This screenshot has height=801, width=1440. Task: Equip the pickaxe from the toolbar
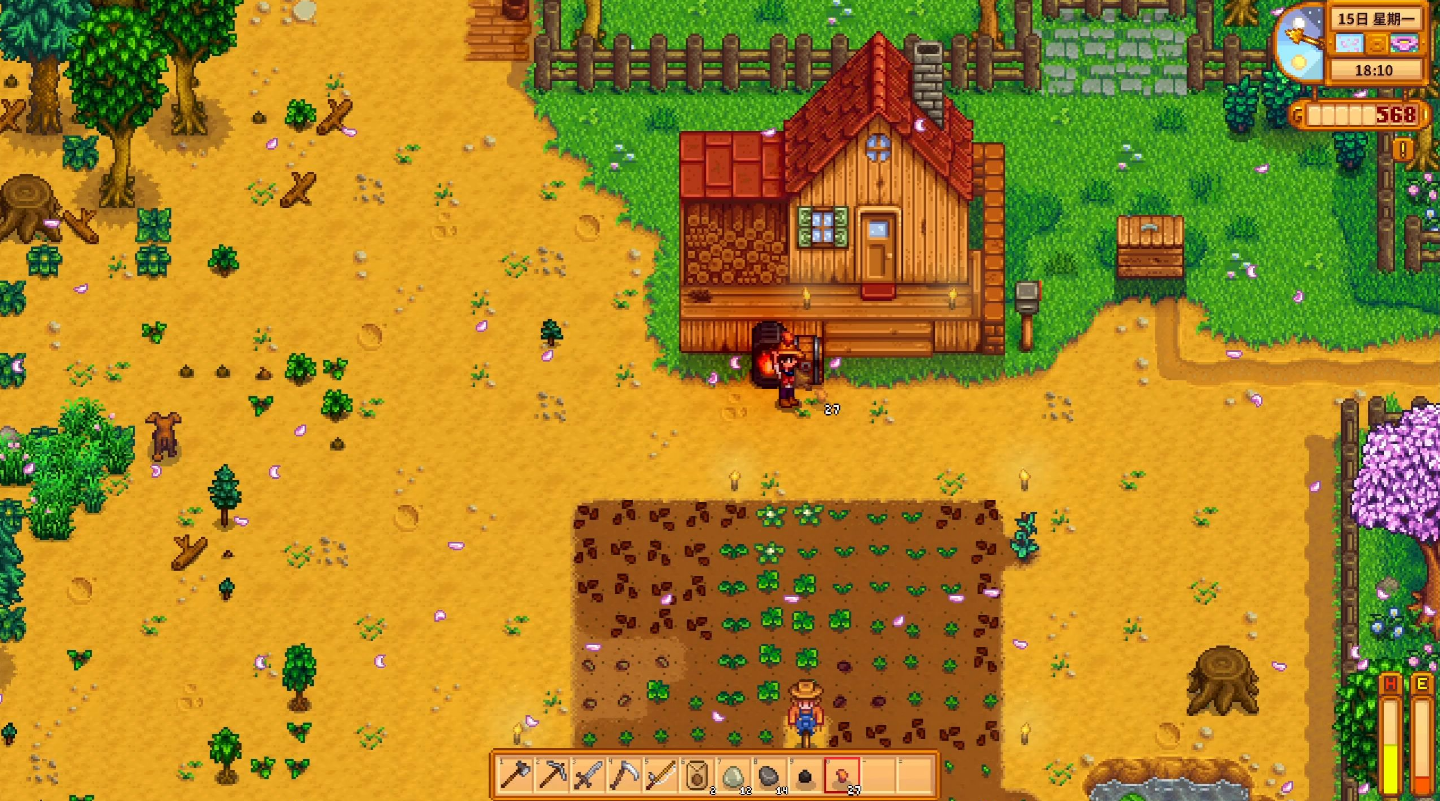click(552, 775)
